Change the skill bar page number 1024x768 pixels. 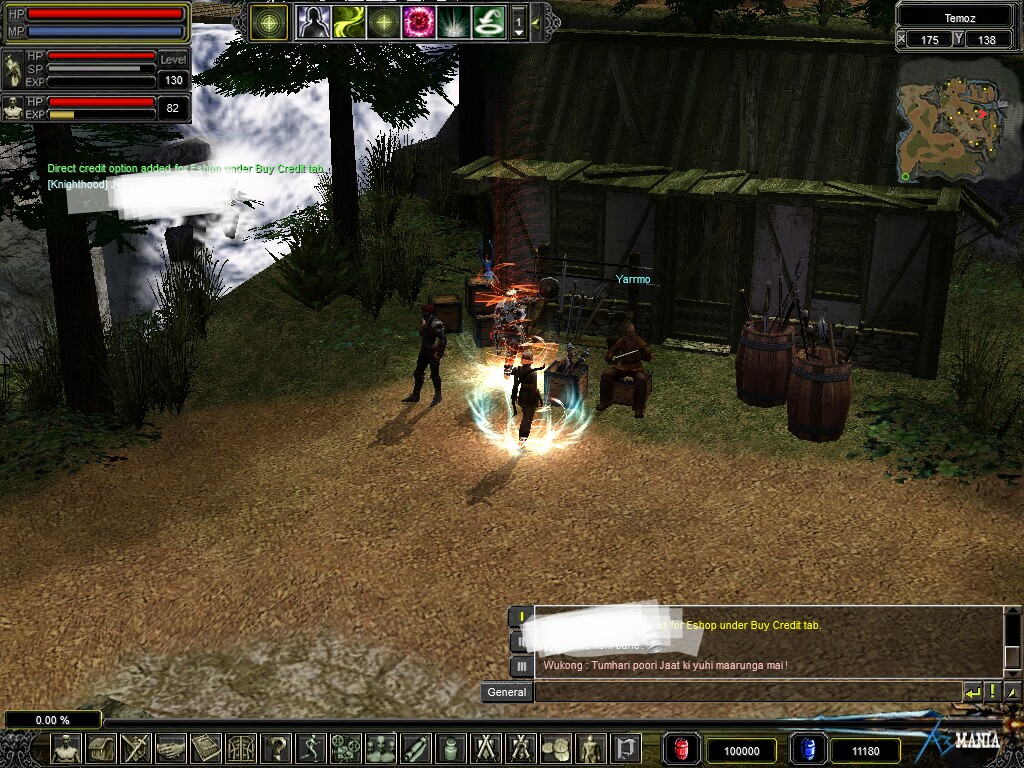click(x=518, y=22)
